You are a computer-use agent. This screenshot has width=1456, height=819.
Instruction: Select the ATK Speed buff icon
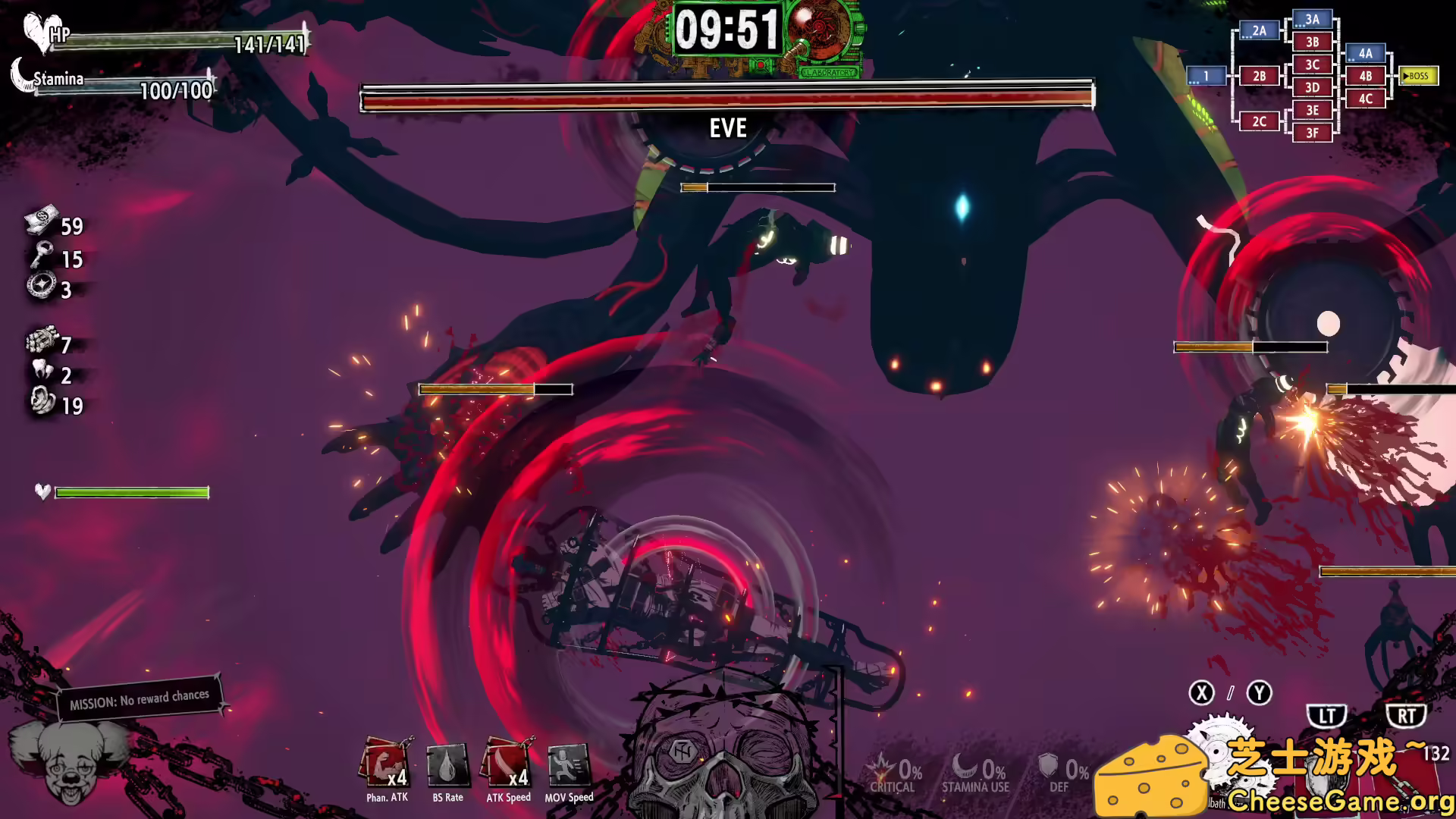tap(508, 764)
